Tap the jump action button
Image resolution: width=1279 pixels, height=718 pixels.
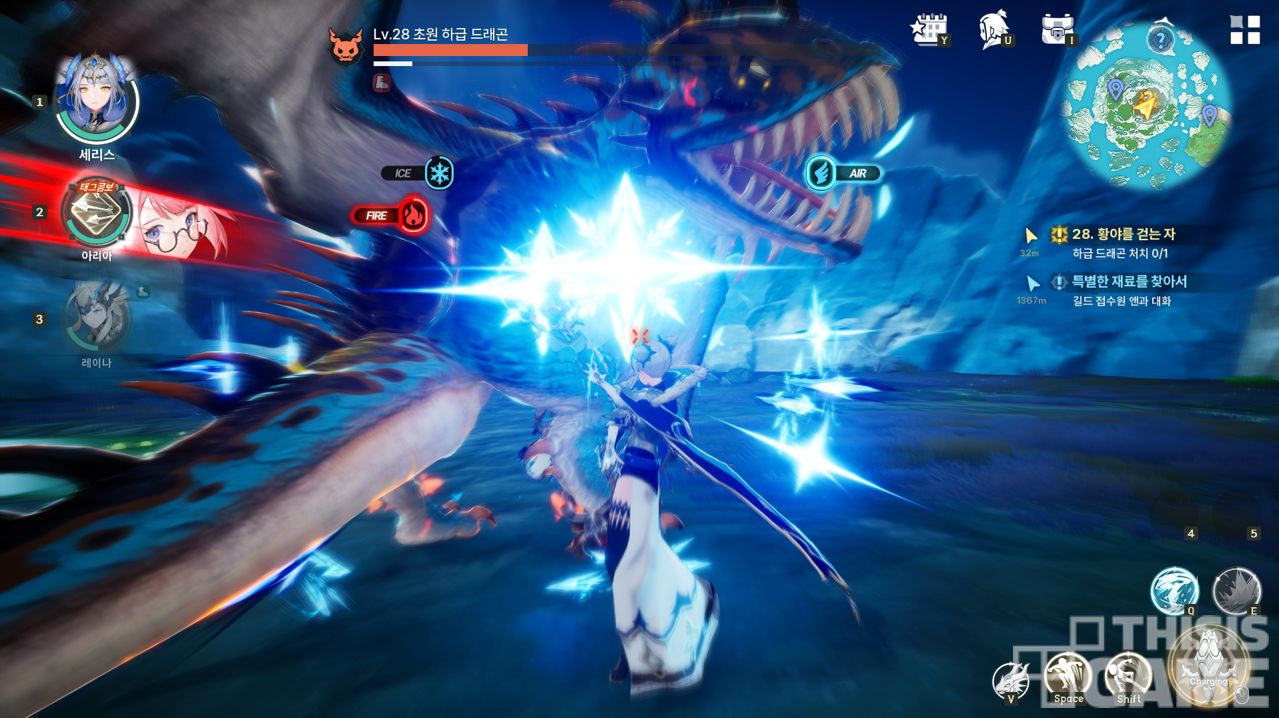pyautogui.click(x=1068, y=677)
